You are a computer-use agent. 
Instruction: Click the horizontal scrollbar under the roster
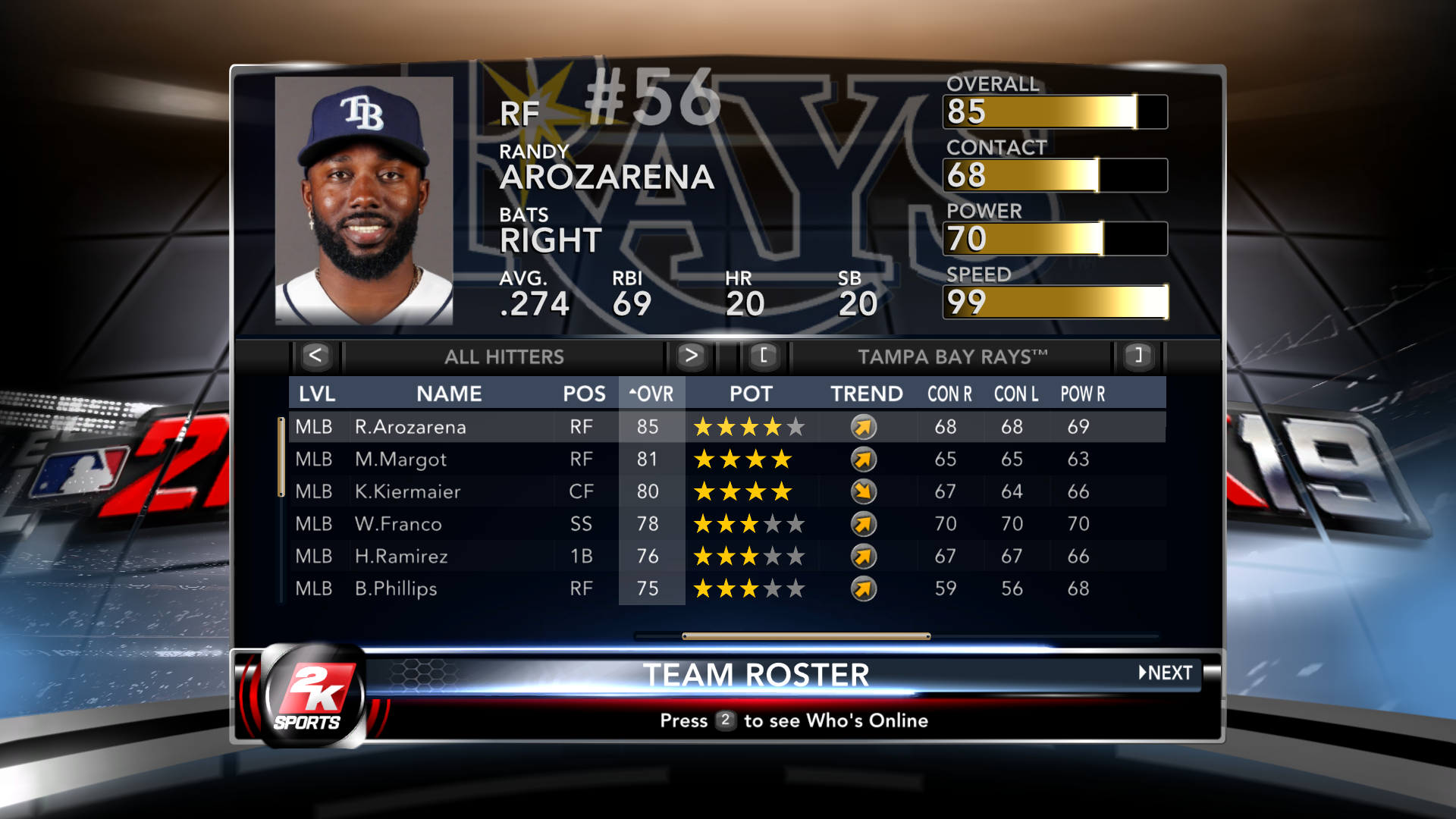click(x=806, y=636)
